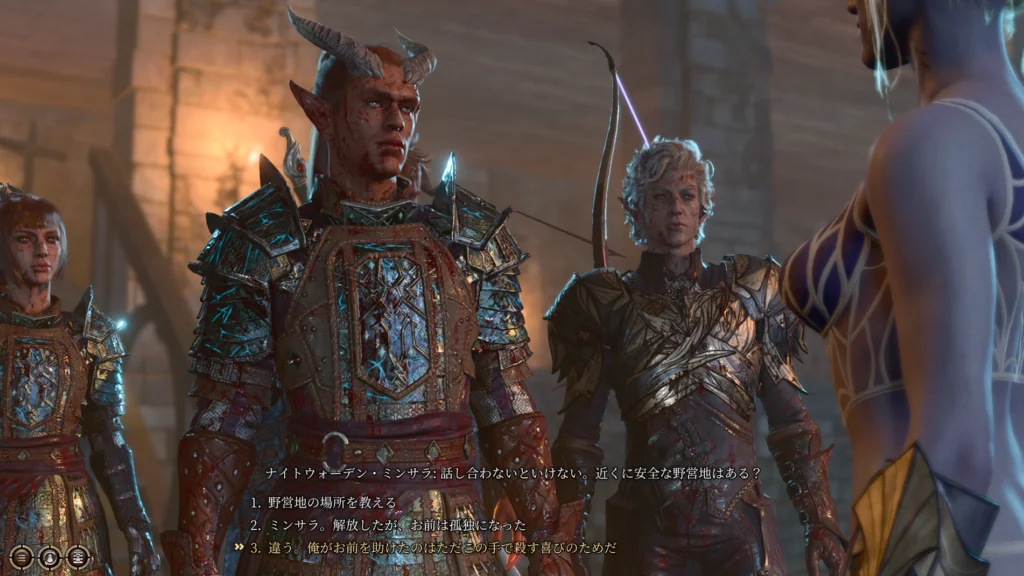This screenshot has height=576, width=1024.
Task: Click the character swap silhouette icon
Action: click(x=50, y=557)
